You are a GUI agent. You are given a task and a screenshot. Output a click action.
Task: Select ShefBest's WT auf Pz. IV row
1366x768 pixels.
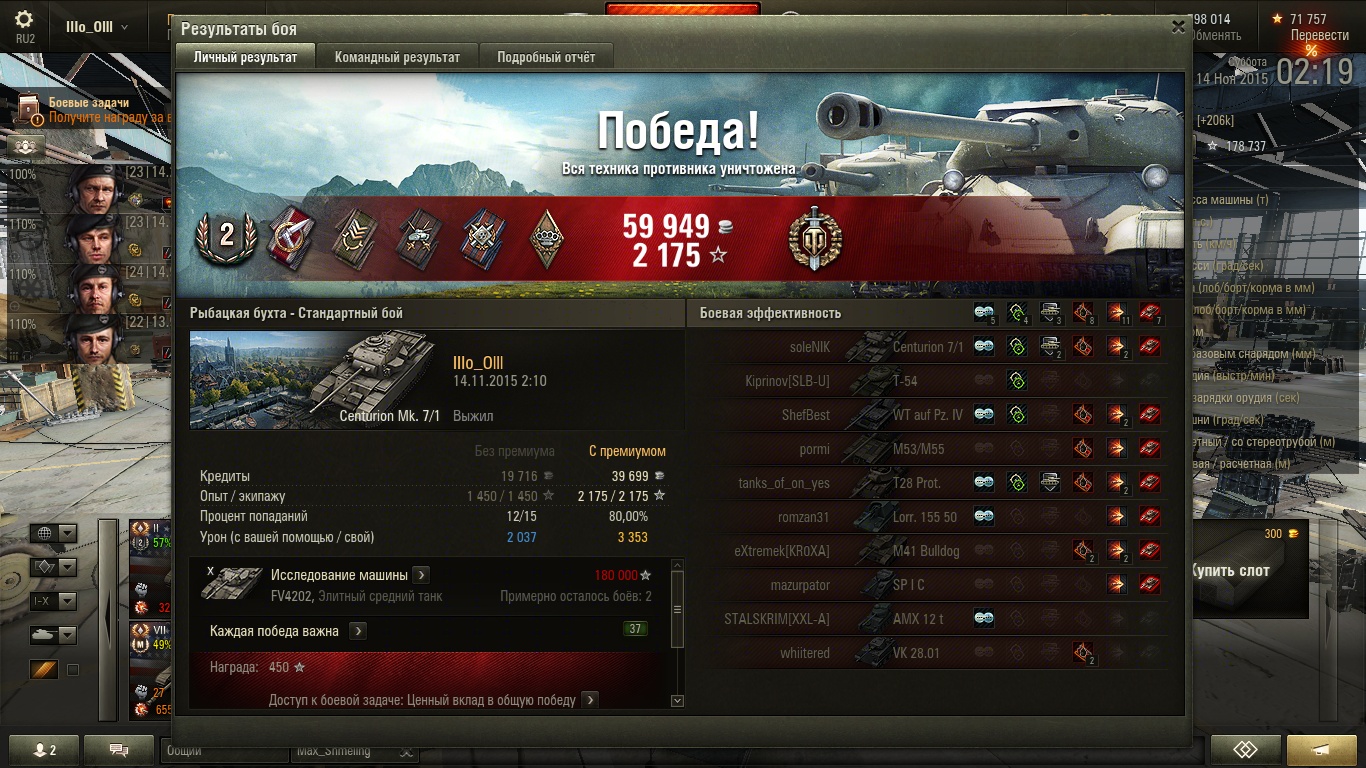(930, 415)
